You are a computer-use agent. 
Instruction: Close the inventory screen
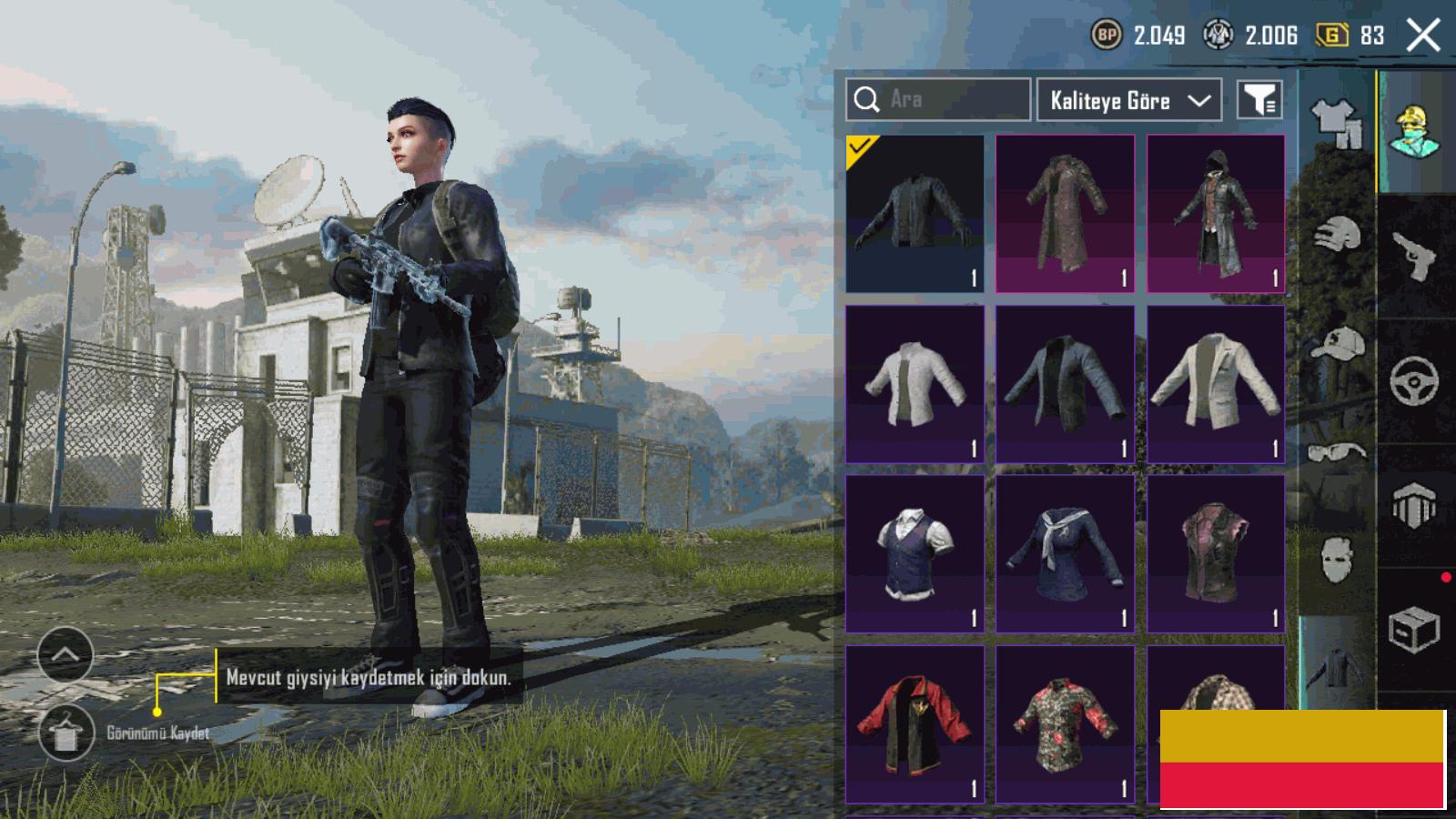[x=1422, y=36]
